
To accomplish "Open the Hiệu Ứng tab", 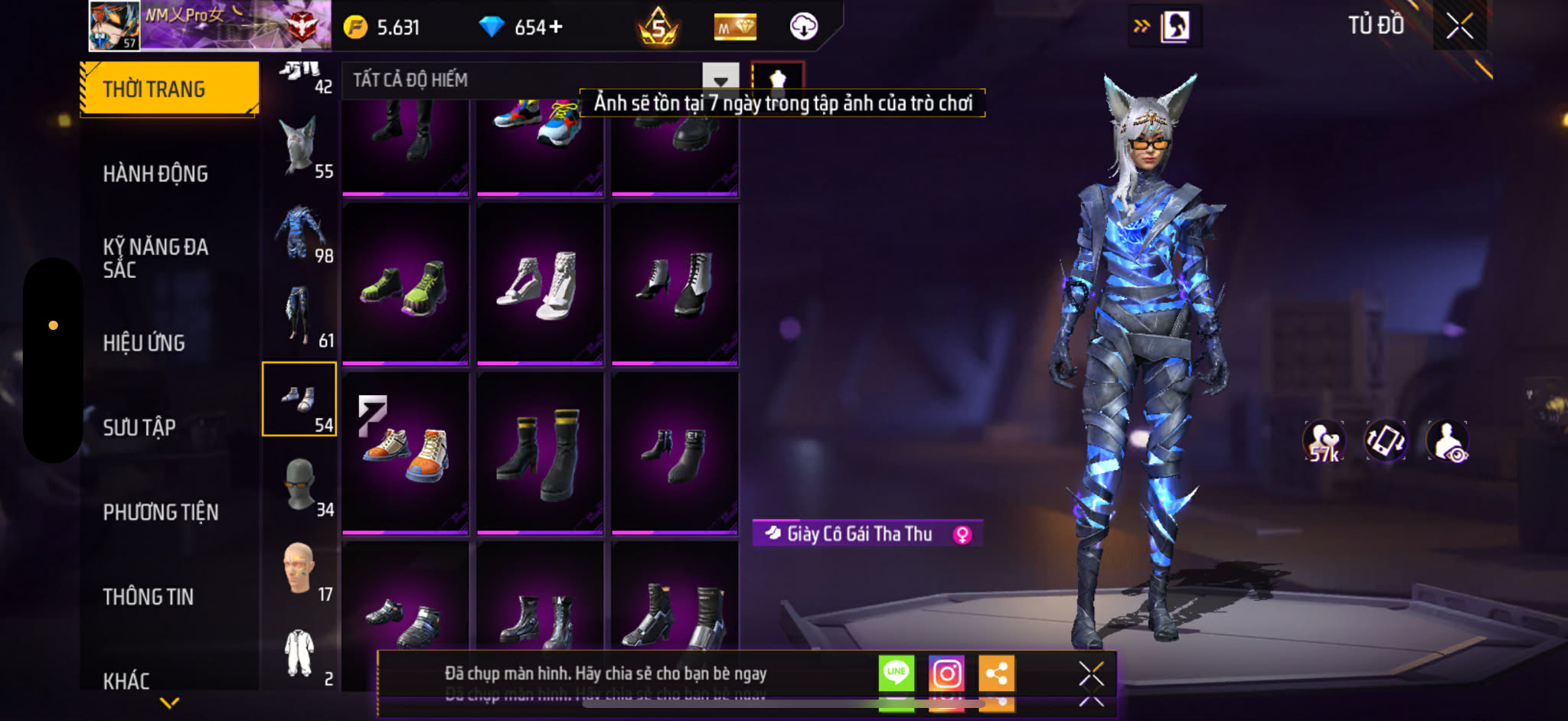I will tap(144, 343).
